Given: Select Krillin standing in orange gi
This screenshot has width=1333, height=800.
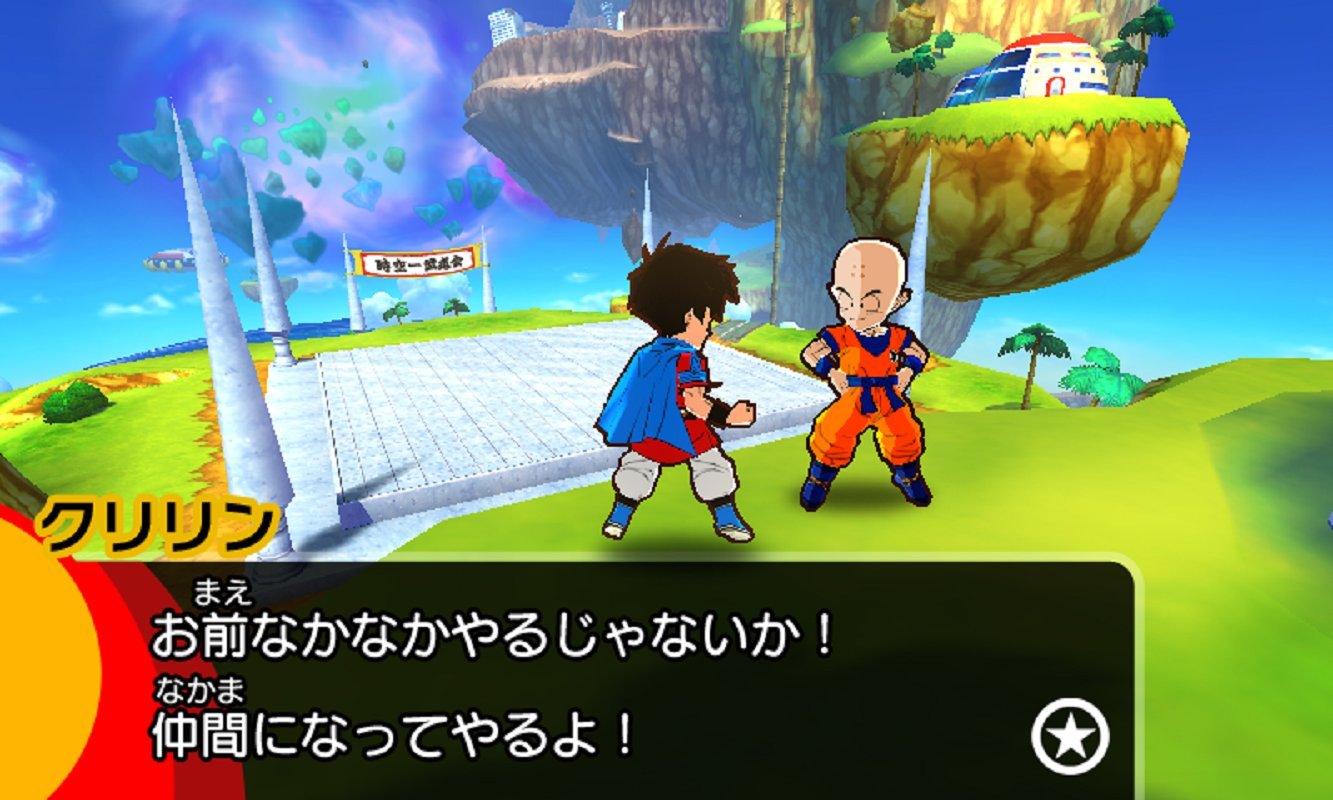Looking at the screenshot, I should point(866,390).
